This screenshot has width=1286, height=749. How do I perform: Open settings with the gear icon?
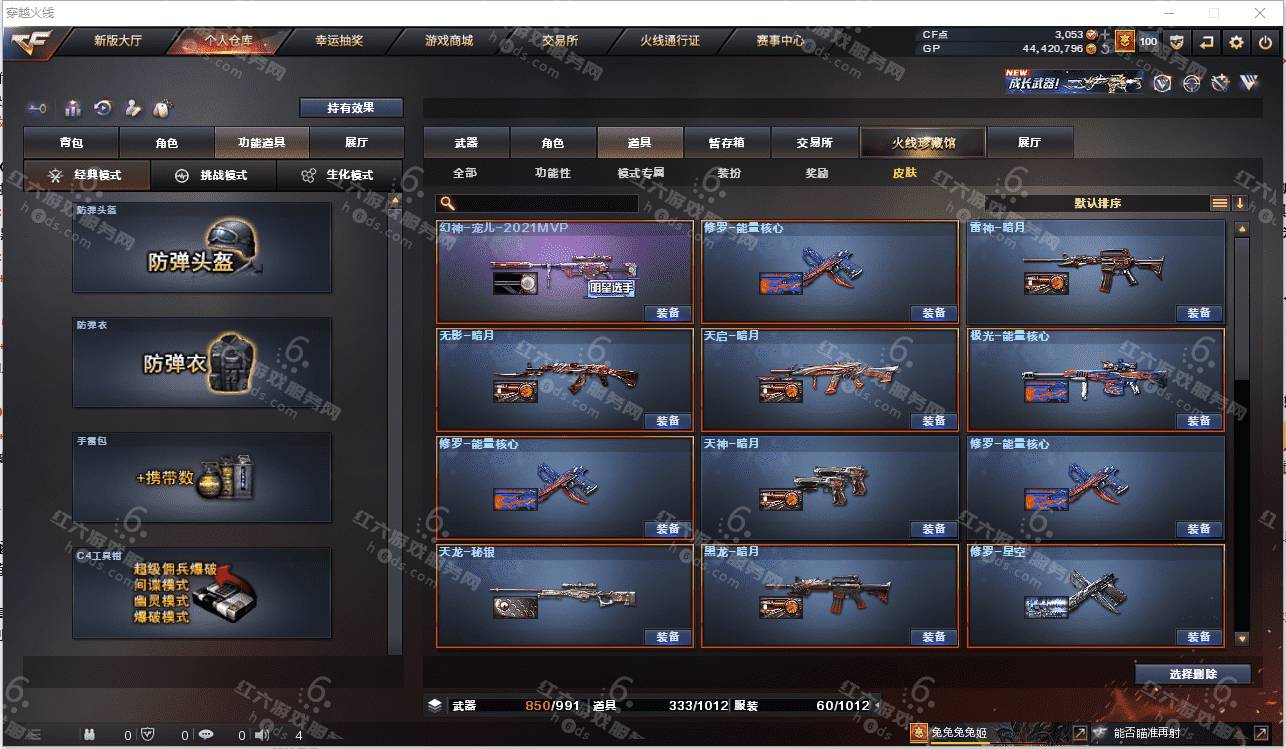point(1236,42)
